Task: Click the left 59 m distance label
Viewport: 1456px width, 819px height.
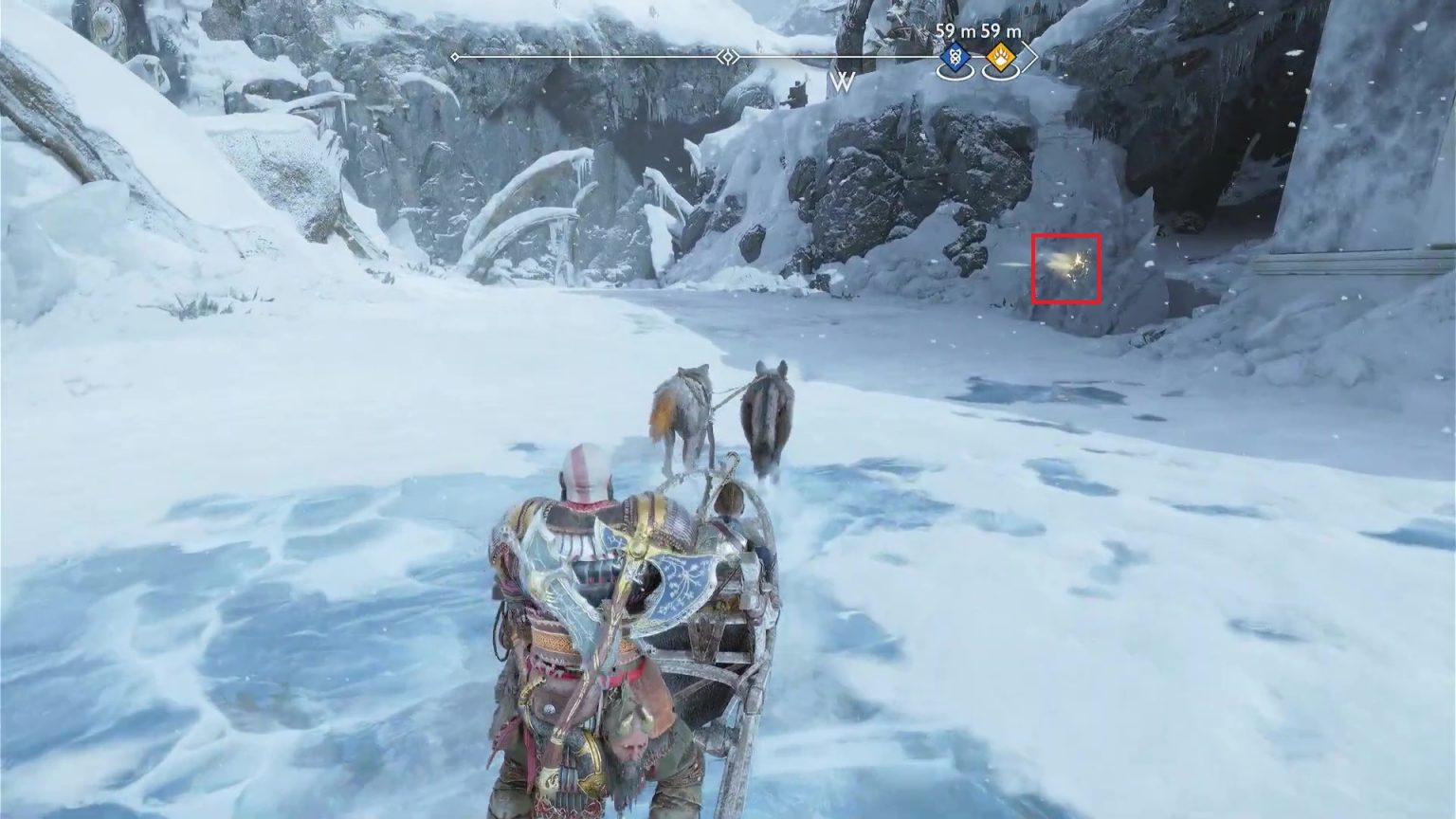Action: [x=955, y=30]
